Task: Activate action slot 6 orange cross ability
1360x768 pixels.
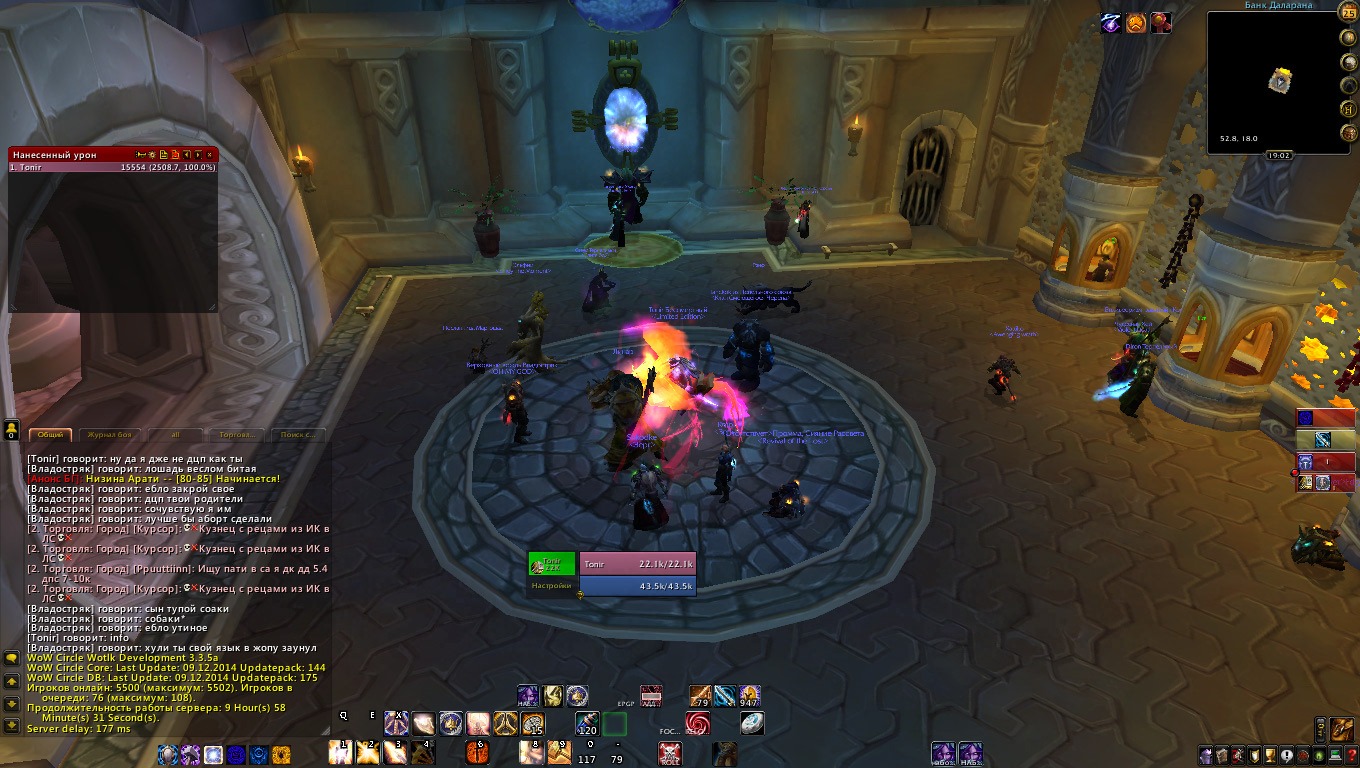Action: (478, 752)
